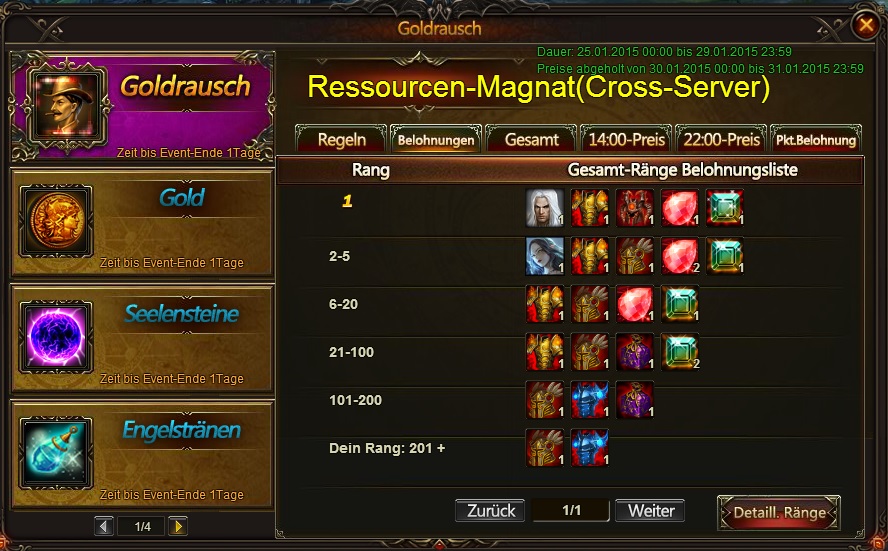Screen dimensions: 888x551
Task: Click the Weiter button
Action: point(650,511)
